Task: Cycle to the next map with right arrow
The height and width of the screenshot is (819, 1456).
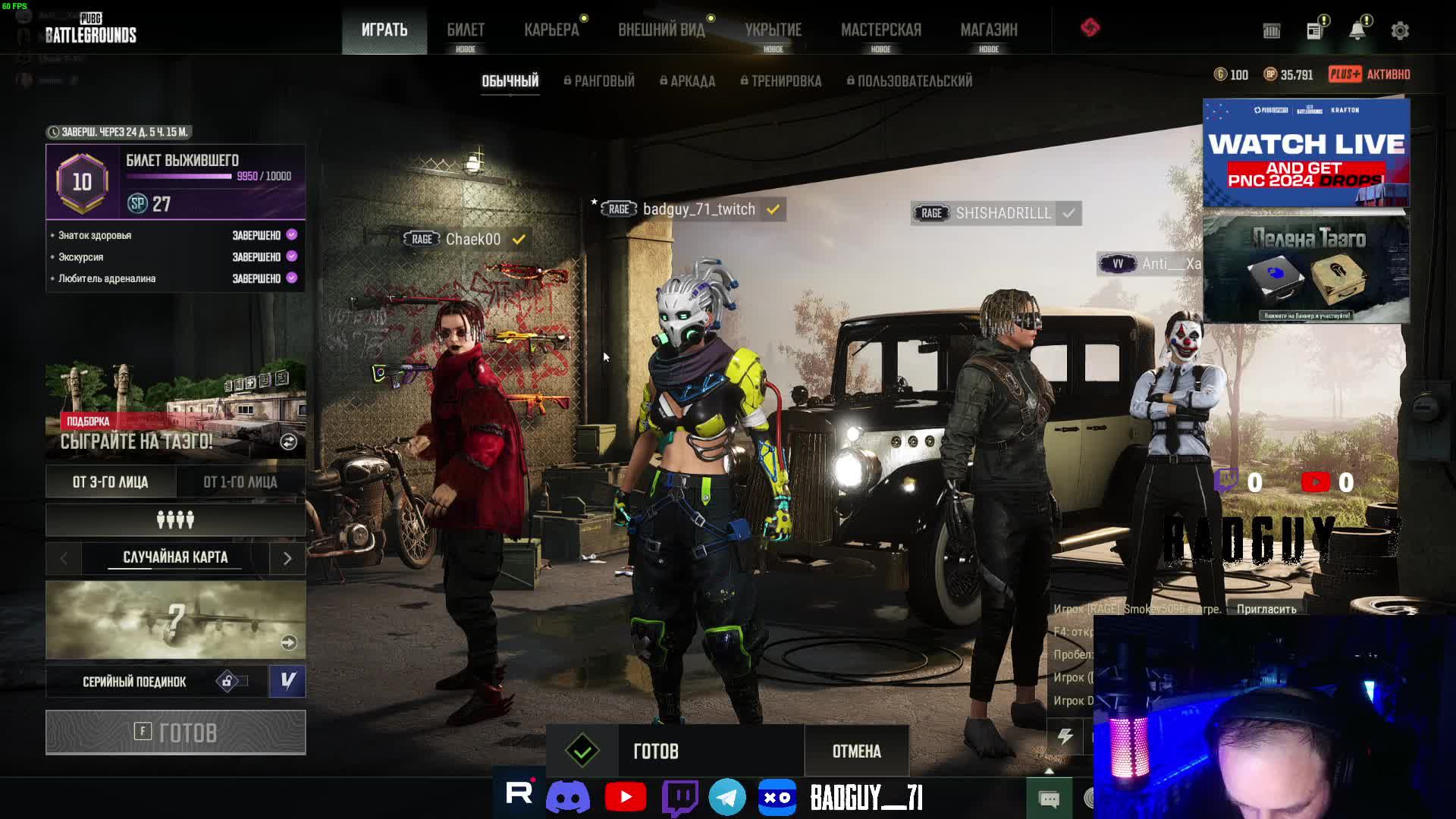Action: click(287, 559)
